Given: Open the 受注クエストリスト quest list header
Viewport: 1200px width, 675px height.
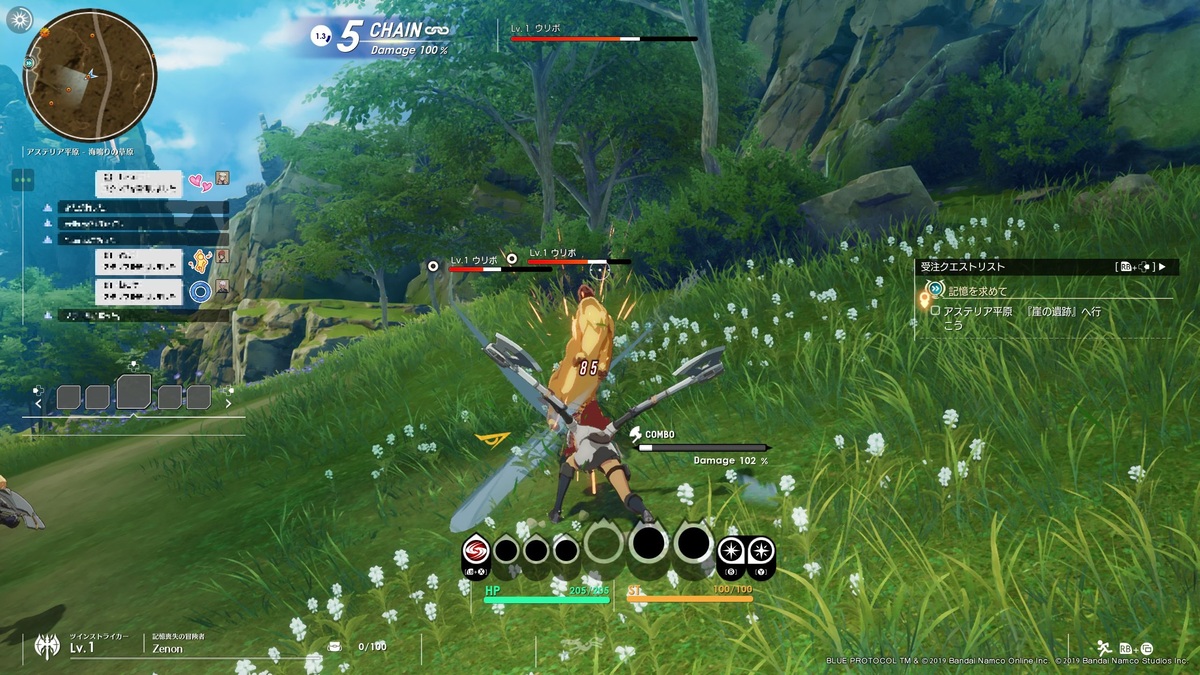Looking at the screenshot, I should (x=1040, y=267).
